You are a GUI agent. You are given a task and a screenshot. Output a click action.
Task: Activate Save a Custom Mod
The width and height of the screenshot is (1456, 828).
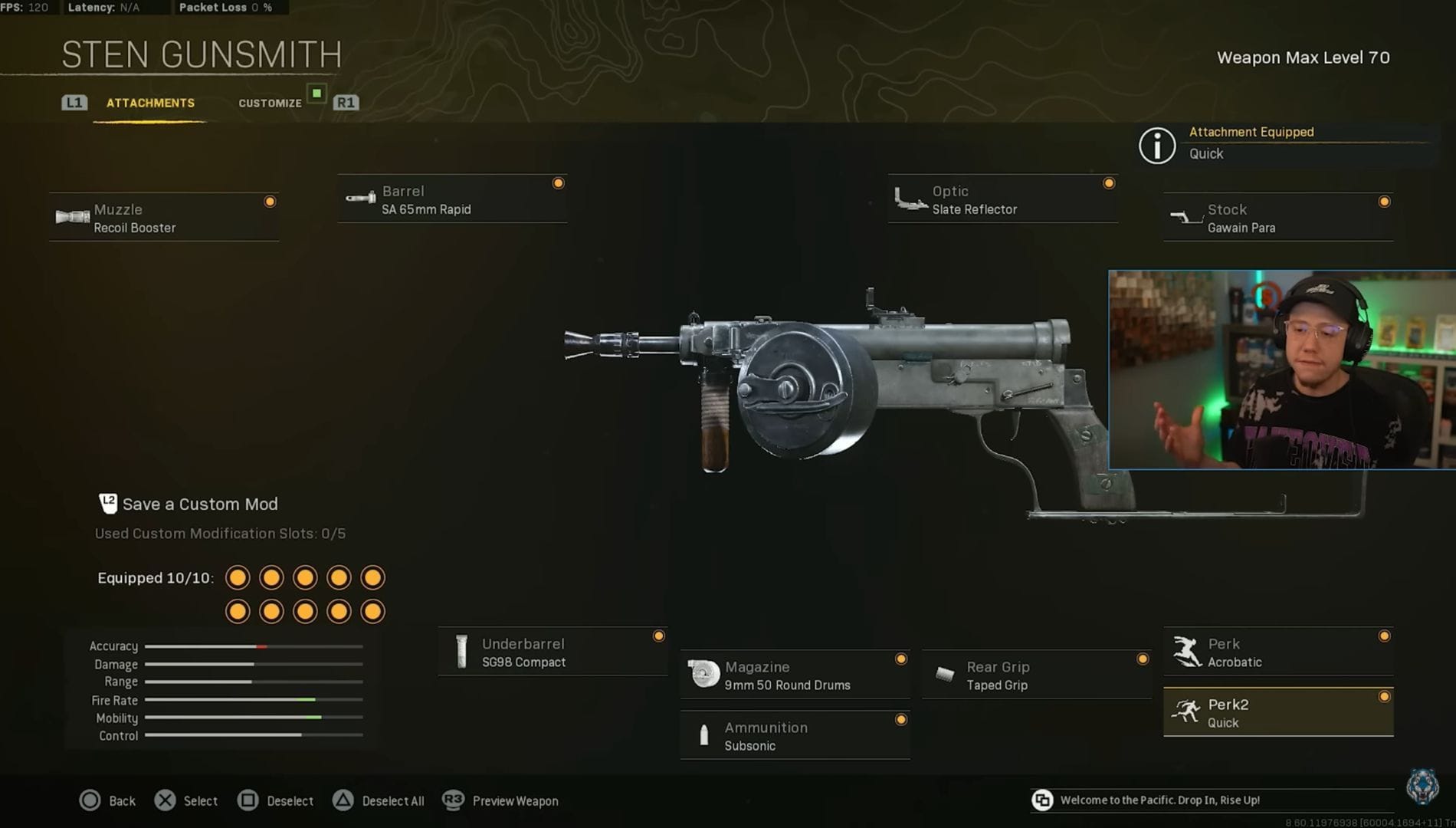pos(189,504)
